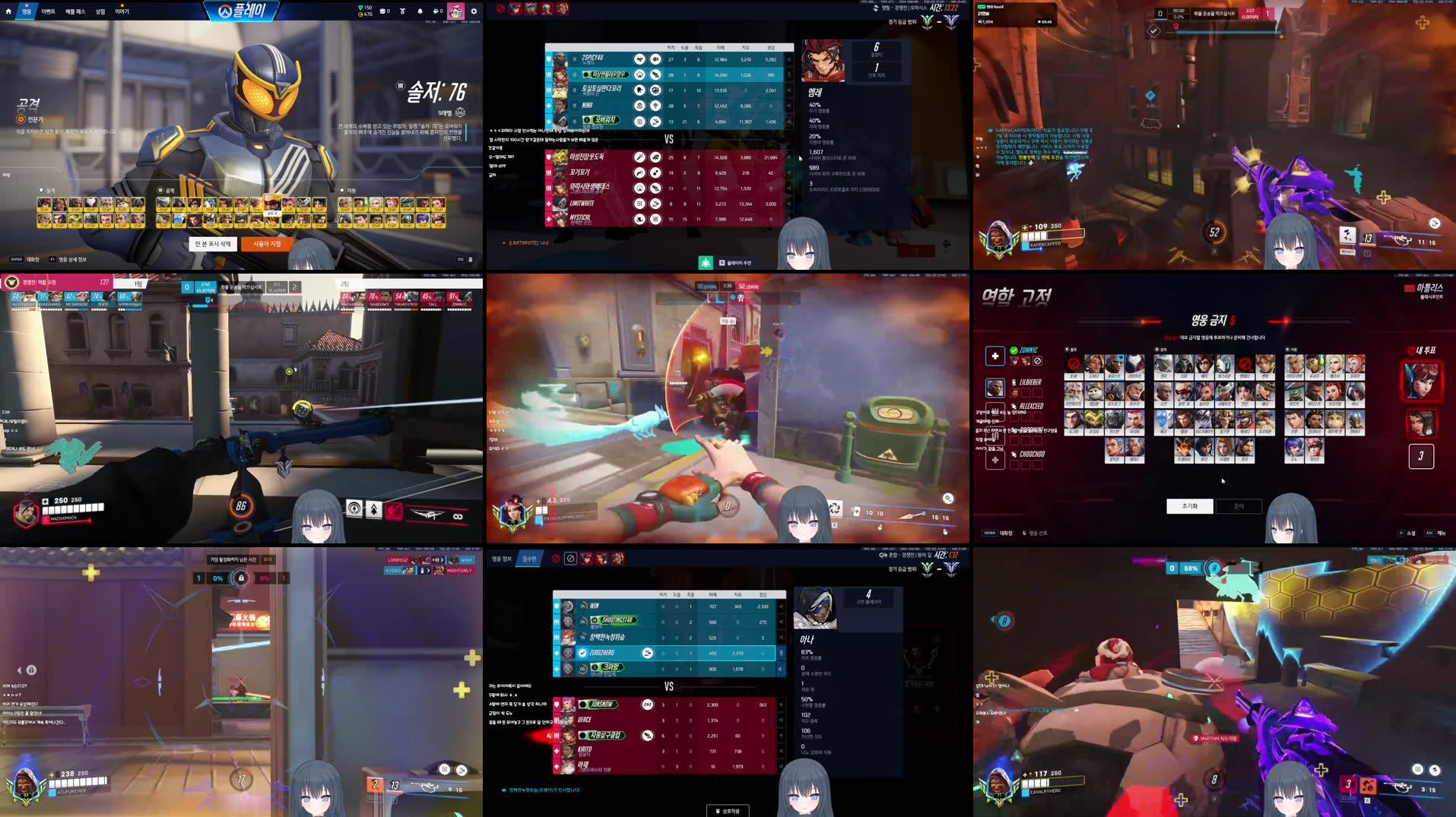Select the D.Va portrait under 내 투표
This screenshot has width=1456, height=817.
1421,381
